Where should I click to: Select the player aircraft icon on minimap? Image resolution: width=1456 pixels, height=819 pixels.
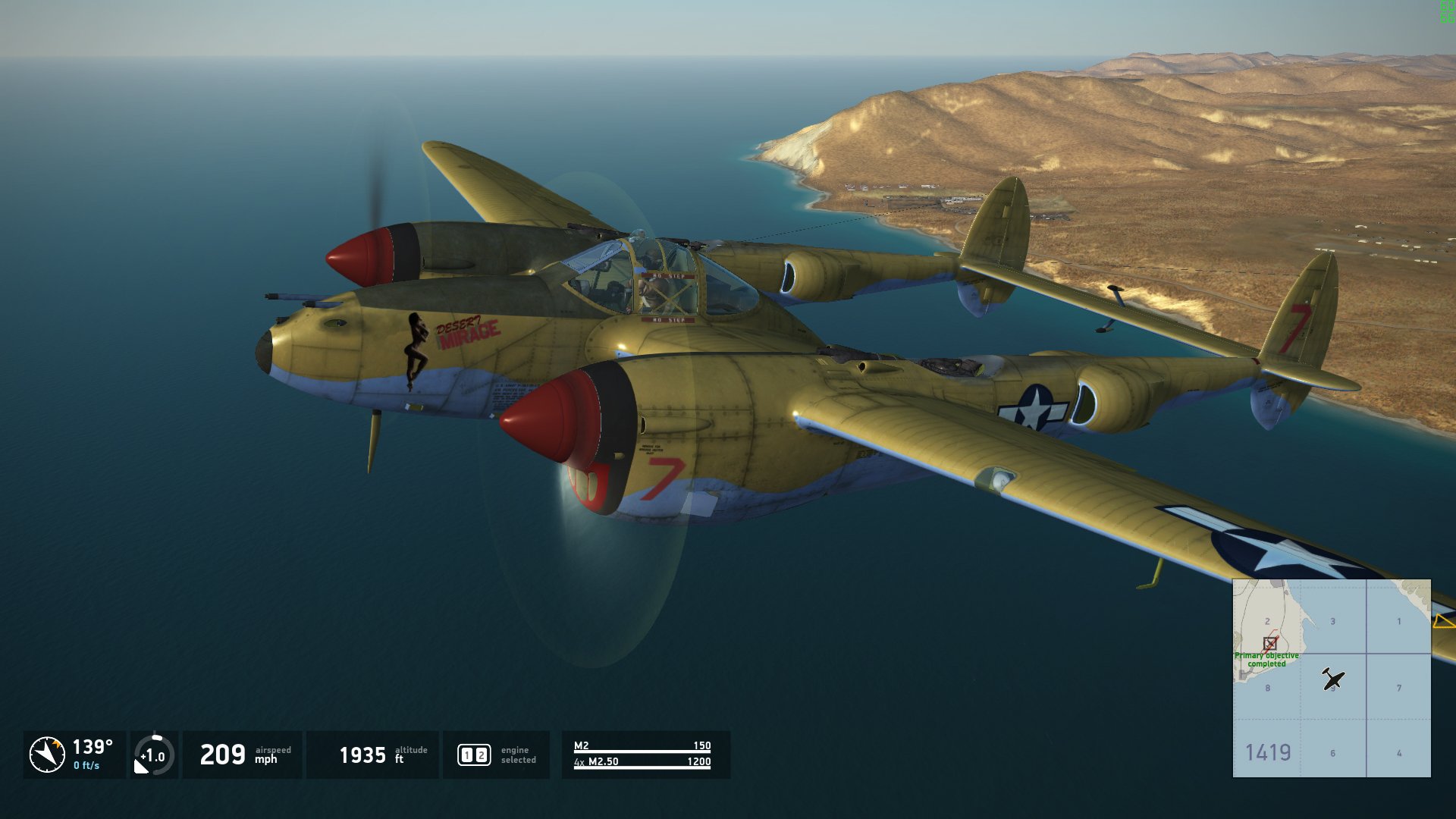(x=1332, y=679)
